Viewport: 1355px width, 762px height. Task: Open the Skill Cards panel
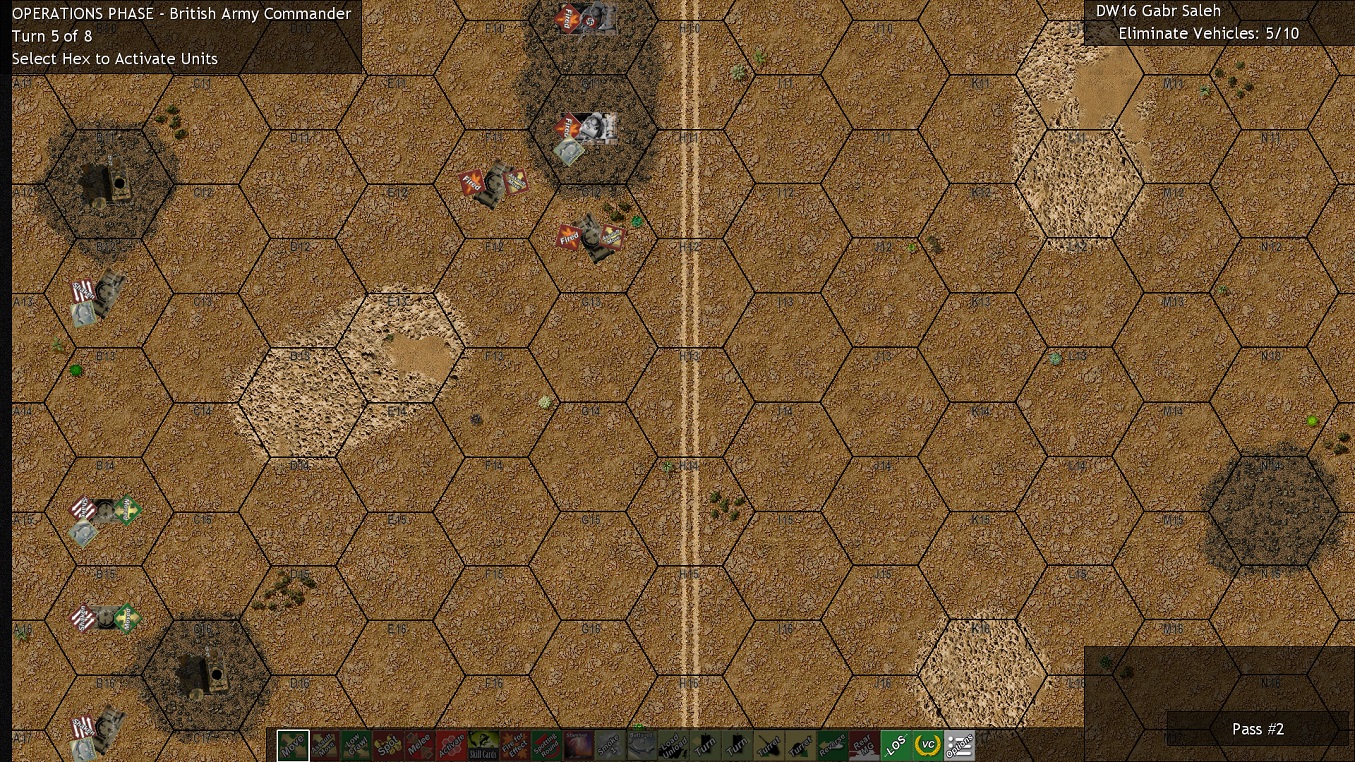pyautogui.click(x=484, y=744)
